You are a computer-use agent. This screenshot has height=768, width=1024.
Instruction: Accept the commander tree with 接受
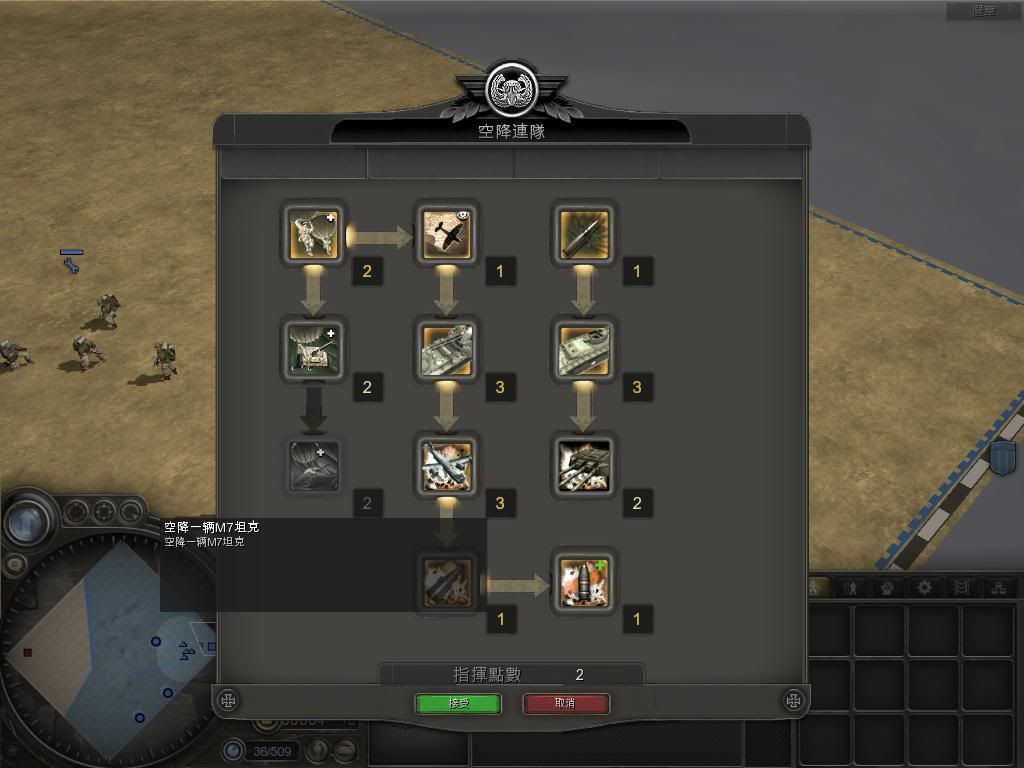pos(458,703)
